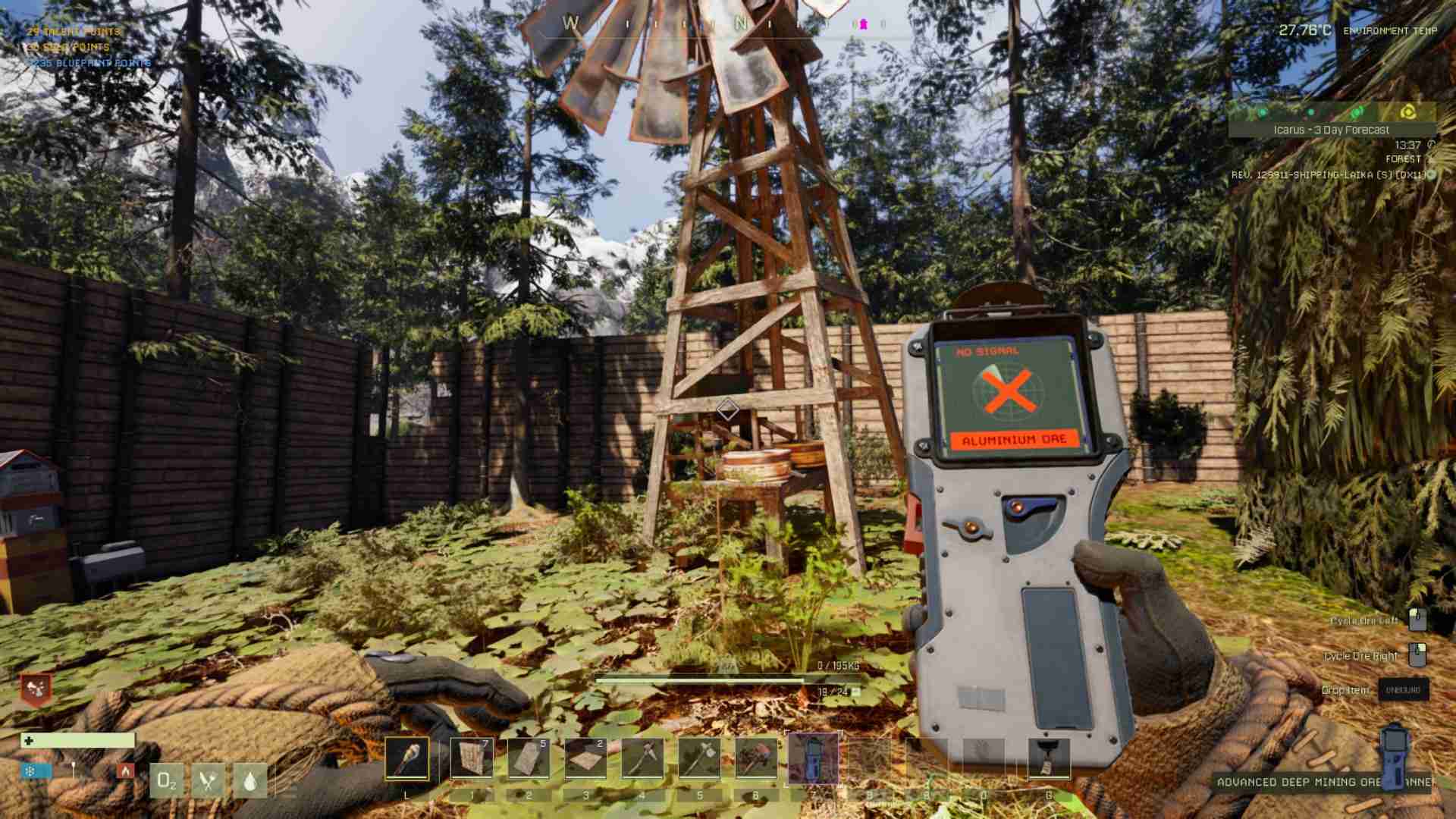
Task: Select the torch in the light slot
Action: [x=406, y=758]
